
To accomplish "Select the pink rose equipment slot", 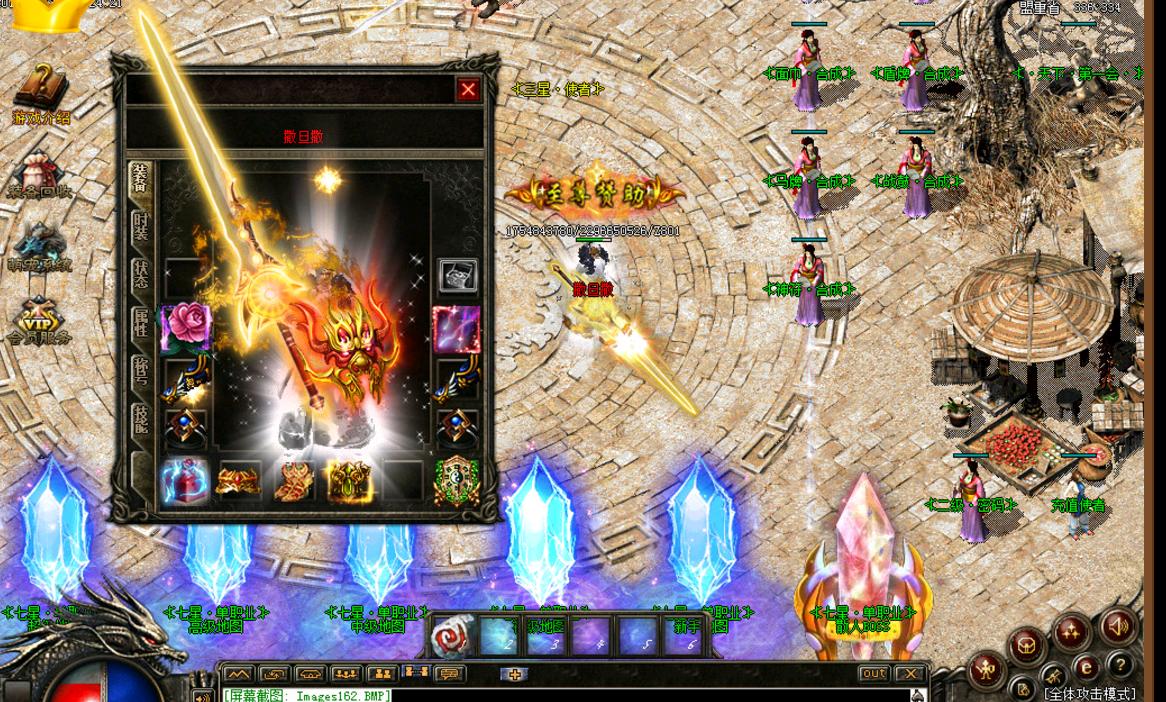I will click(185, 327).
